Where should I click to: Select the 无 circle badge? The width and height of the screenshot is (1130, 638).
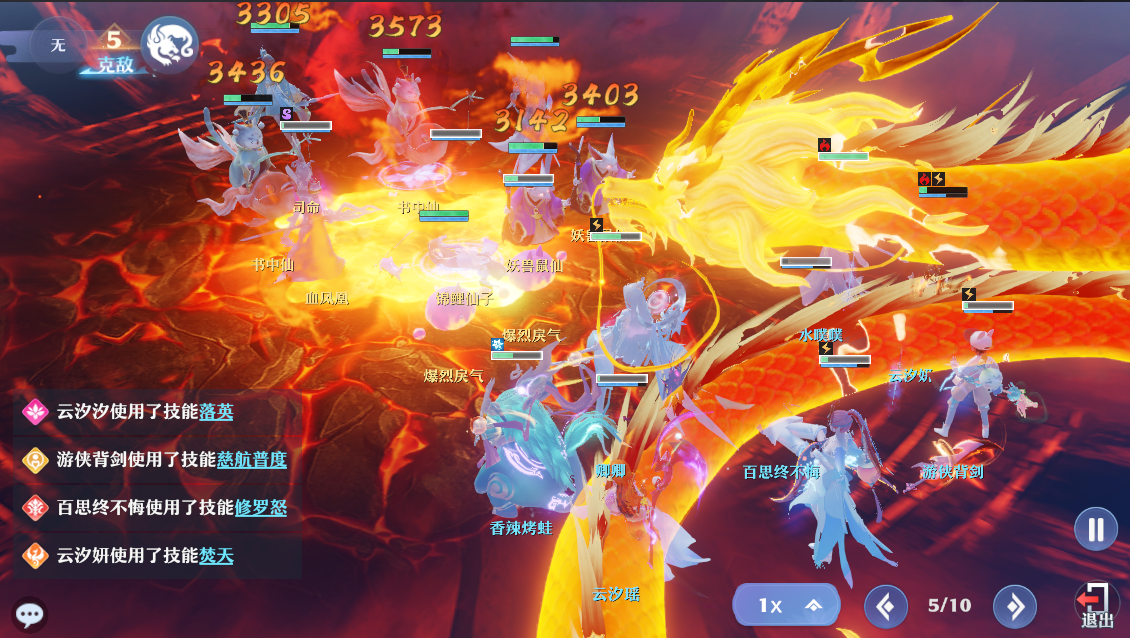point(58,45)
